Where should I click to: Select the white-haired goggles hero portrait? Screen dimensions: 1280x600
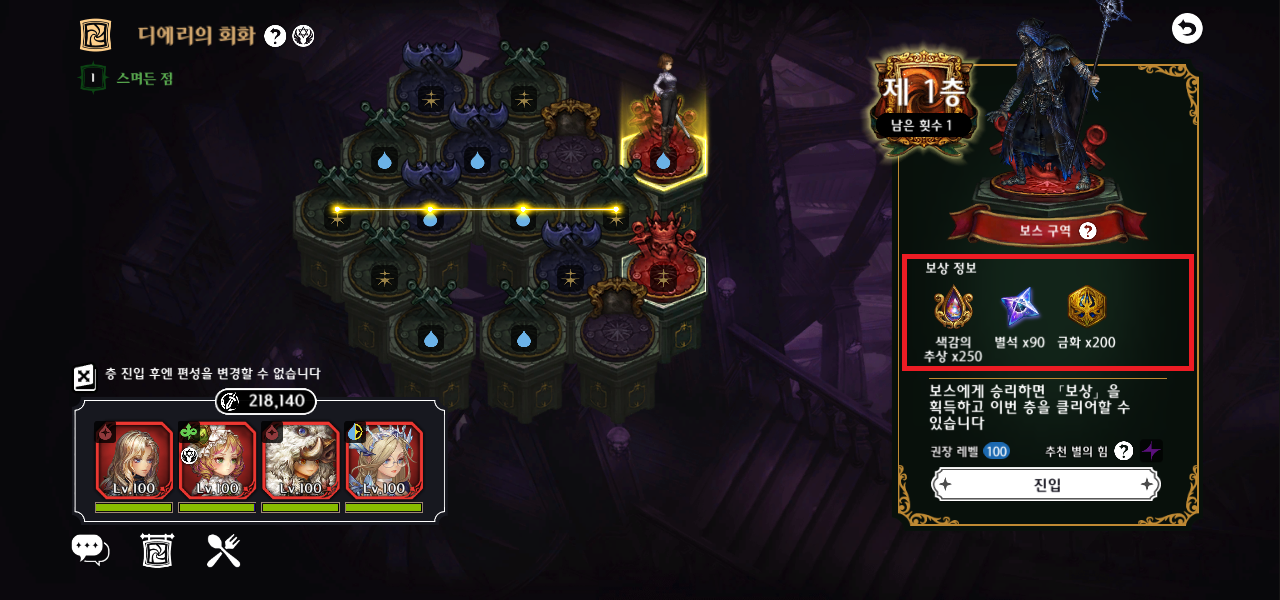point(301,460)
